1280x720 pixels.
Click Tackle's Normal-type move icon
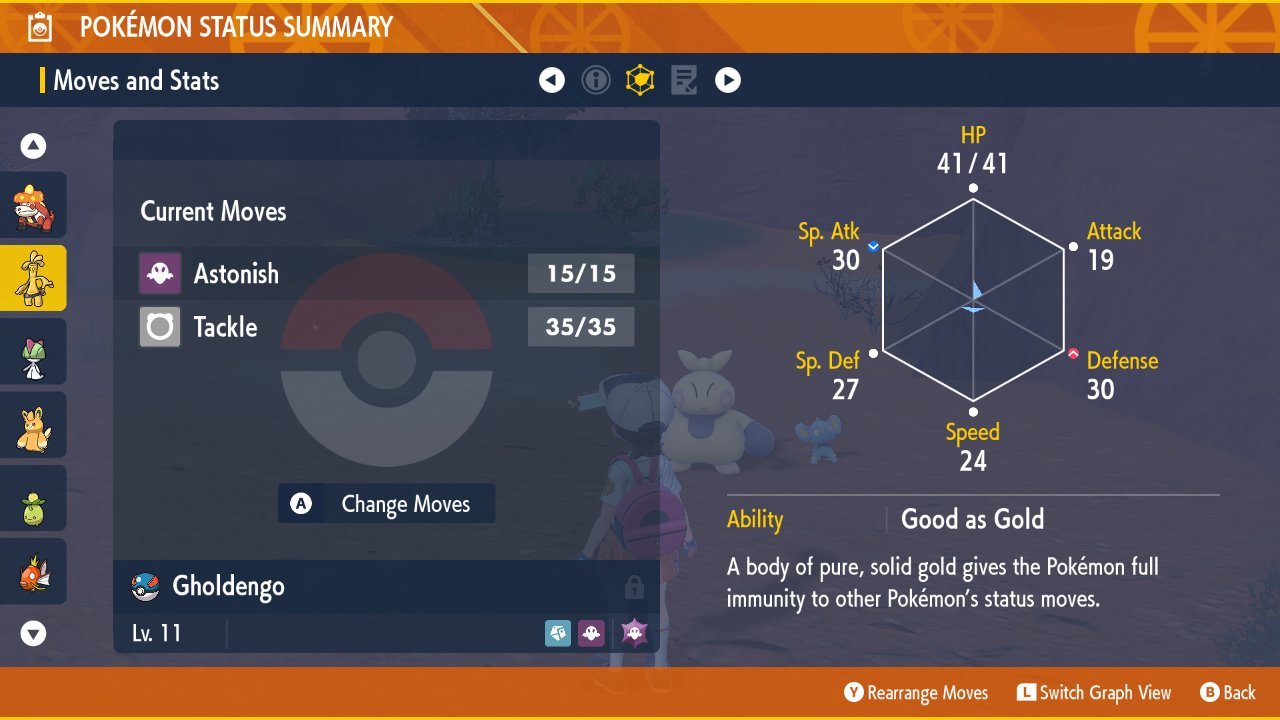[x=160, y=327]
